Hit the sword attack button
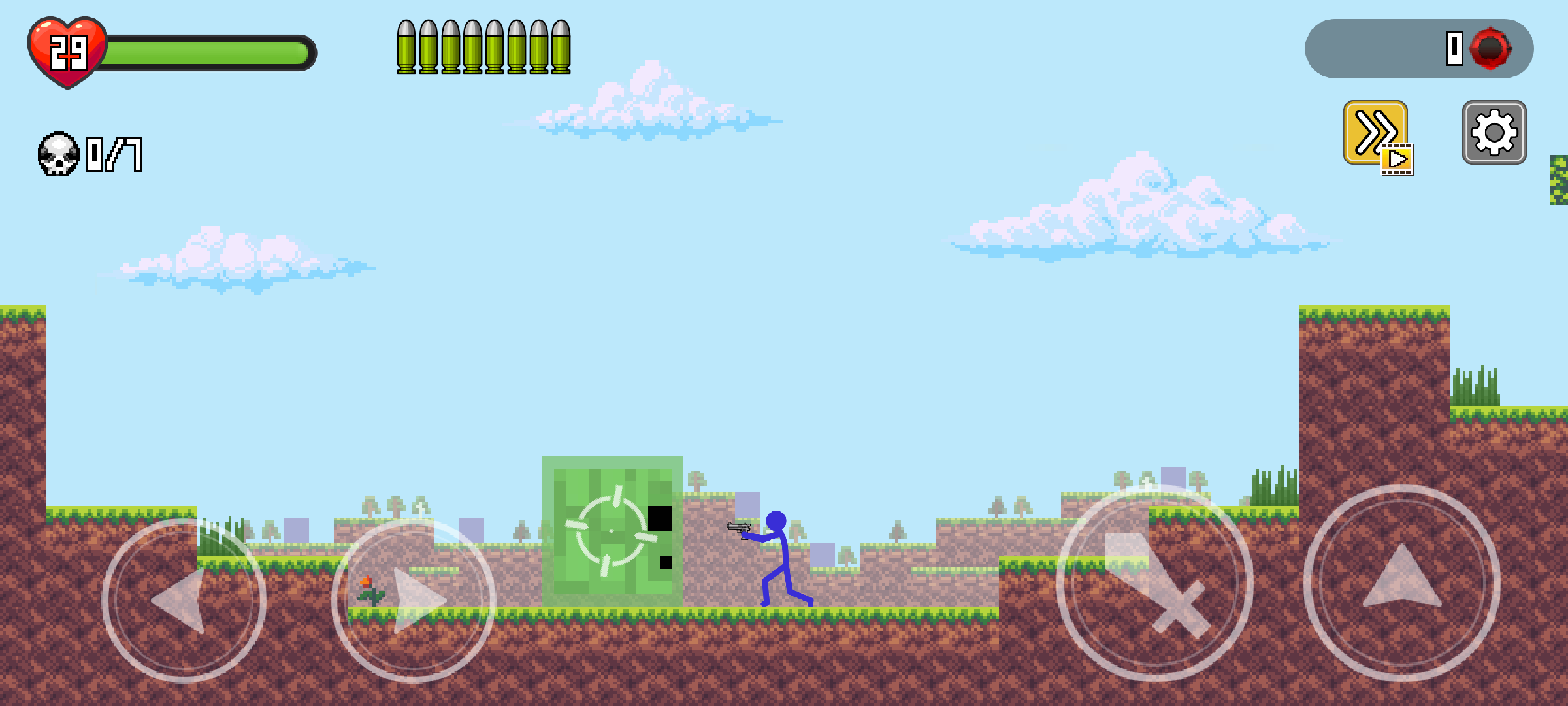The height and width of the screenshot is (706, 1568). (1154, 583)
